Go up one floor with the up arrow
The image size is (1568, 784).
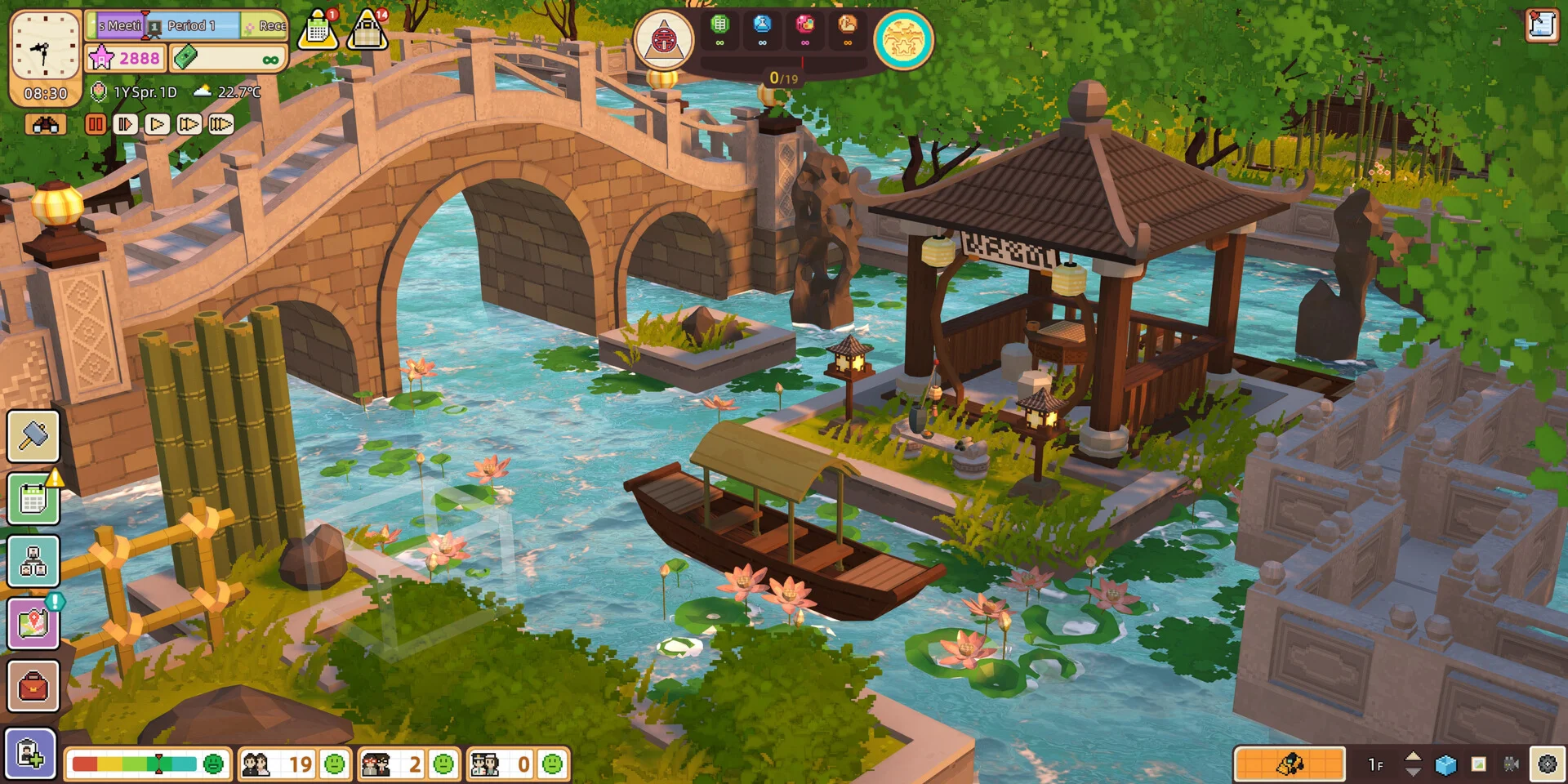1413,757
